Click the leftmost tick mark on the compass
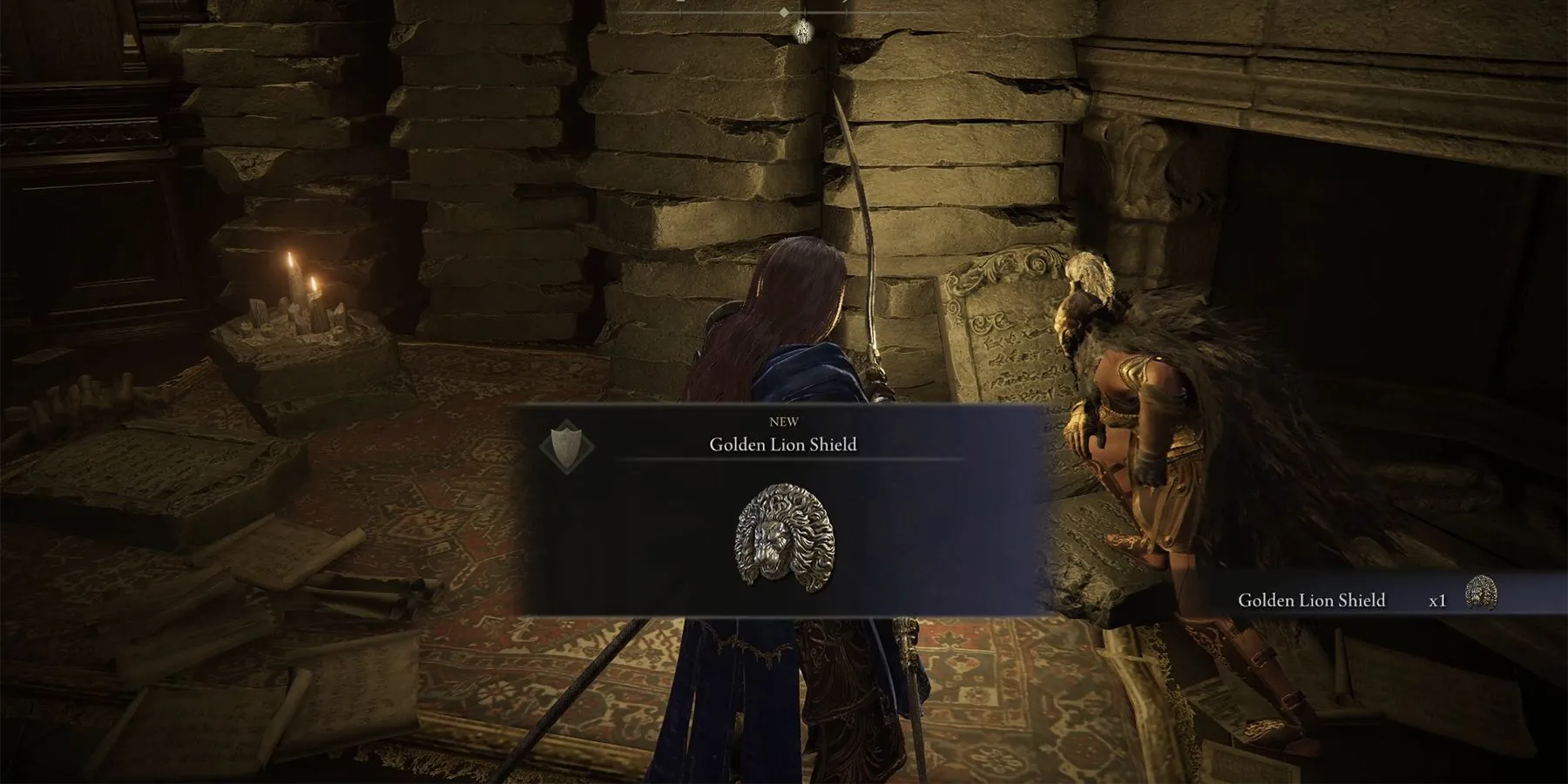The width and height of the screenshot is (1568, 784). pos(680,12)
